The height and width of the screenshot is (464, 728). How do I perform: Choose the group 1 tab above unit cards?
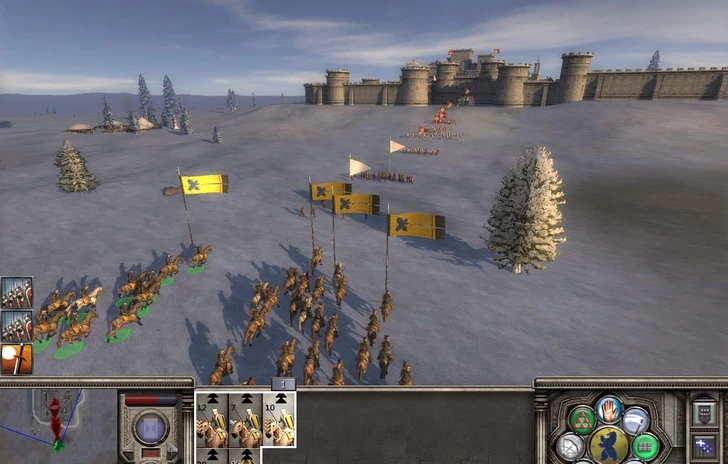283,384
